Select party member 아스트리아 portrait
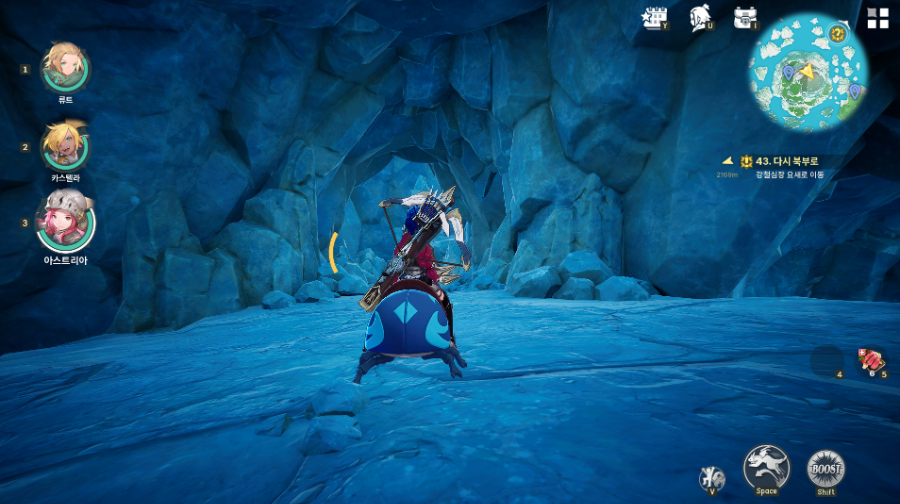Viewport: 900px width, 504px height. tap(65, 222)
